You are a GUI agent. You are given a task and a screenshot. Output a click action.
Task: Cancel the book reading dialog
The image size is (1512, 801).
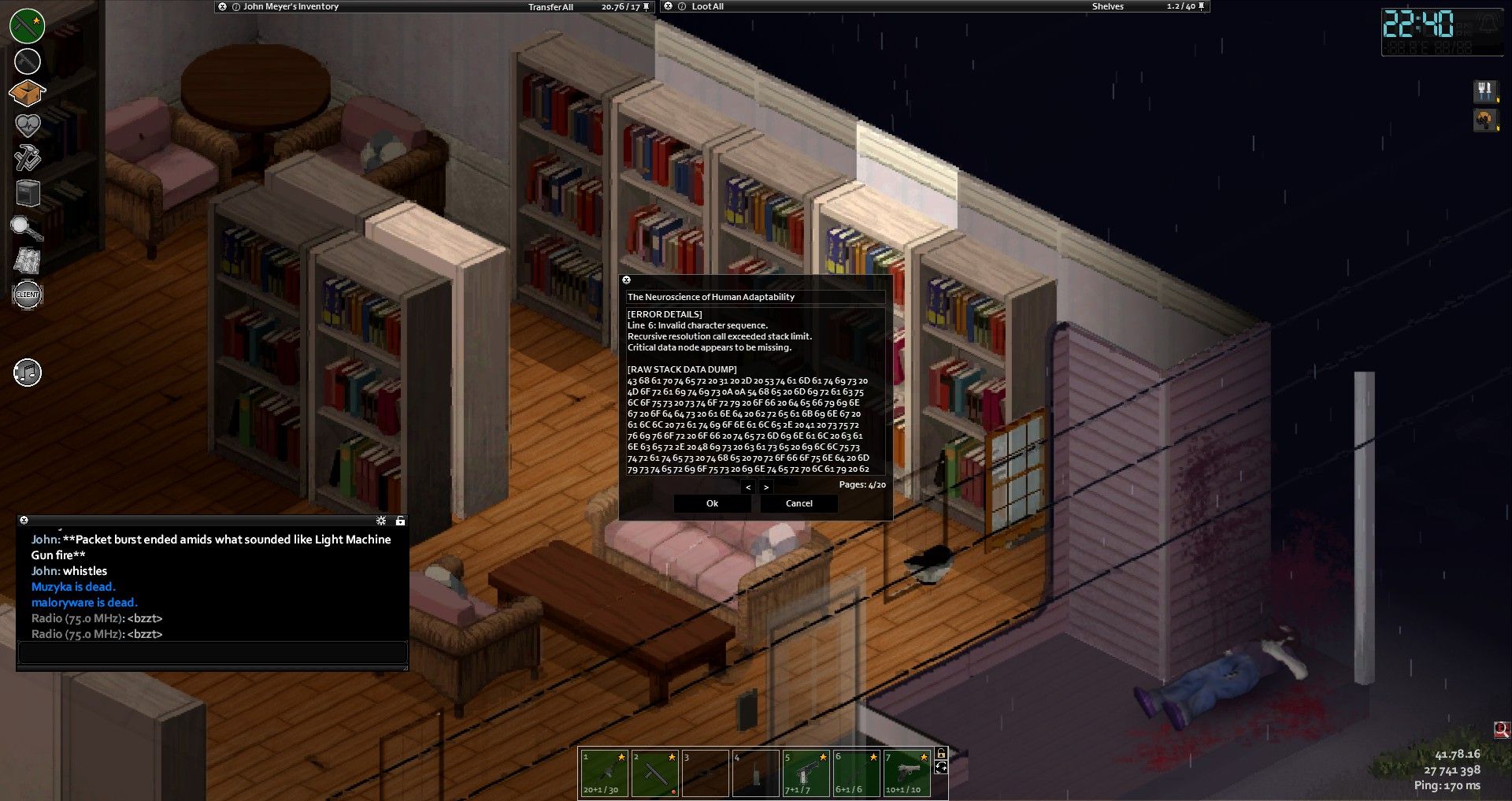point(799,503)
